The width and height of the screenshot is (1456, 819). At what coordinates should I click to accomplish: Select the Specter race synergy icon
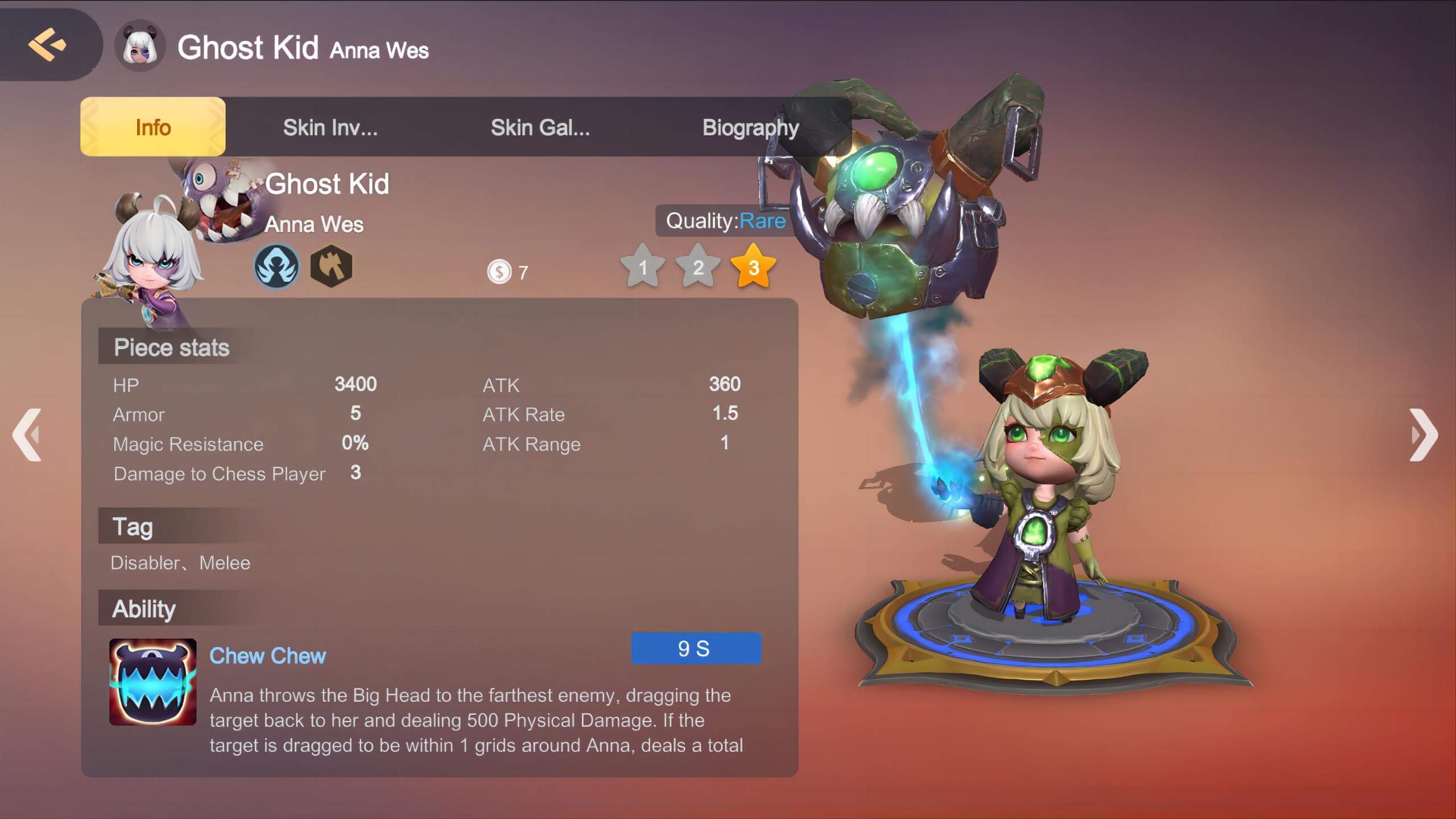pyautogui.click(x=277, y=266)
